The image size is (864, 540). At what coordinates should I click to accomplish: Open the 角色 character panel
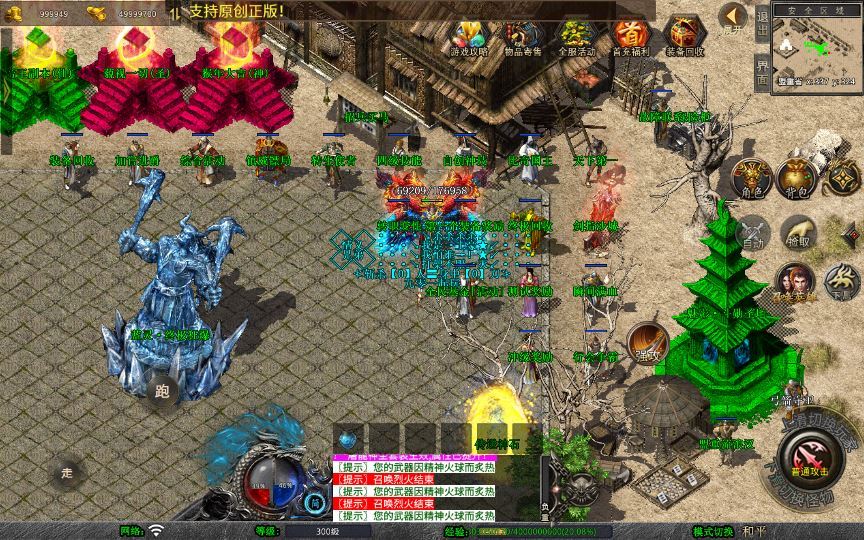pyautogui.click(x=750, y=176)
